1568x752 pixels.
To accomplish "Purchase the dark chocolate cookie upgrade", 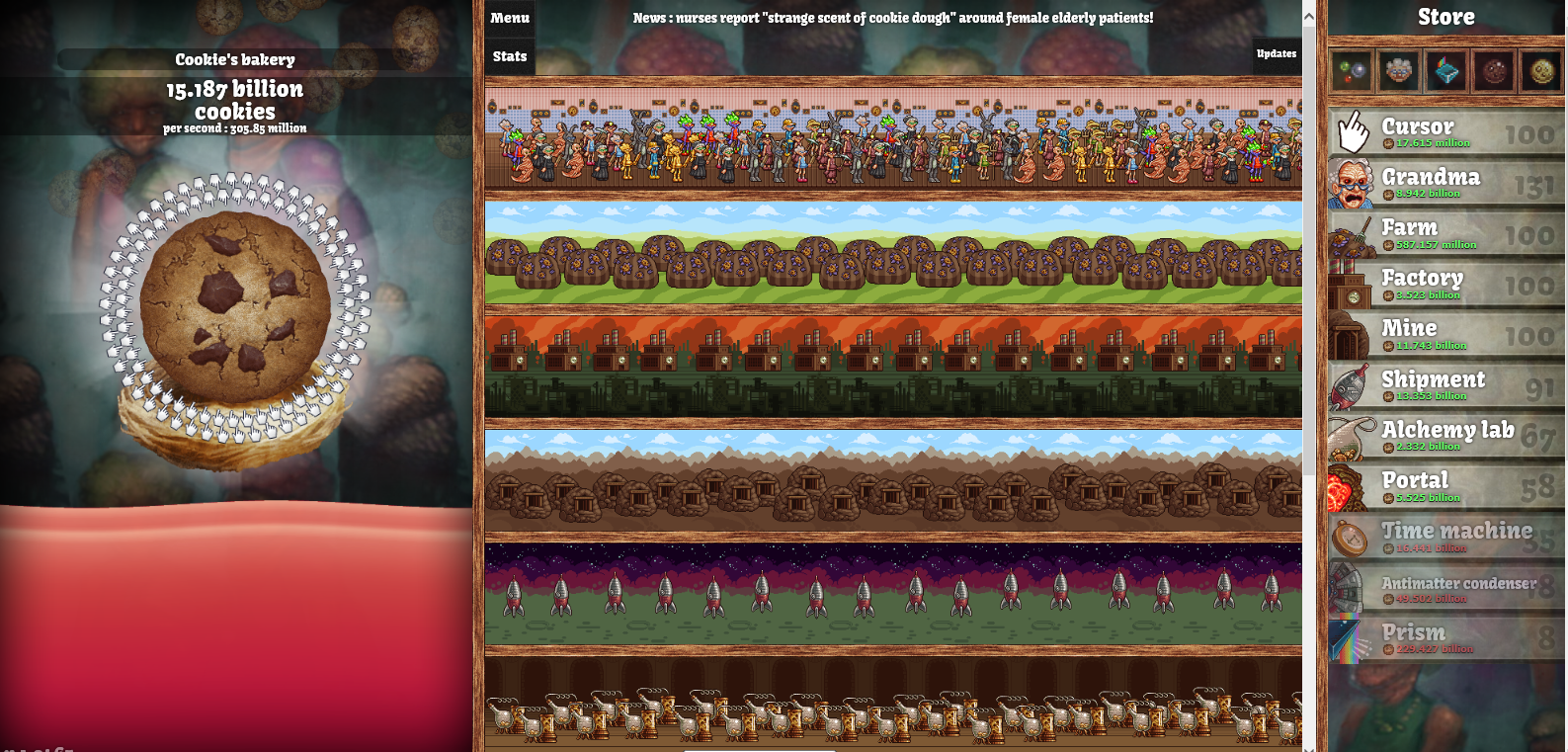I will (1494, 71).
